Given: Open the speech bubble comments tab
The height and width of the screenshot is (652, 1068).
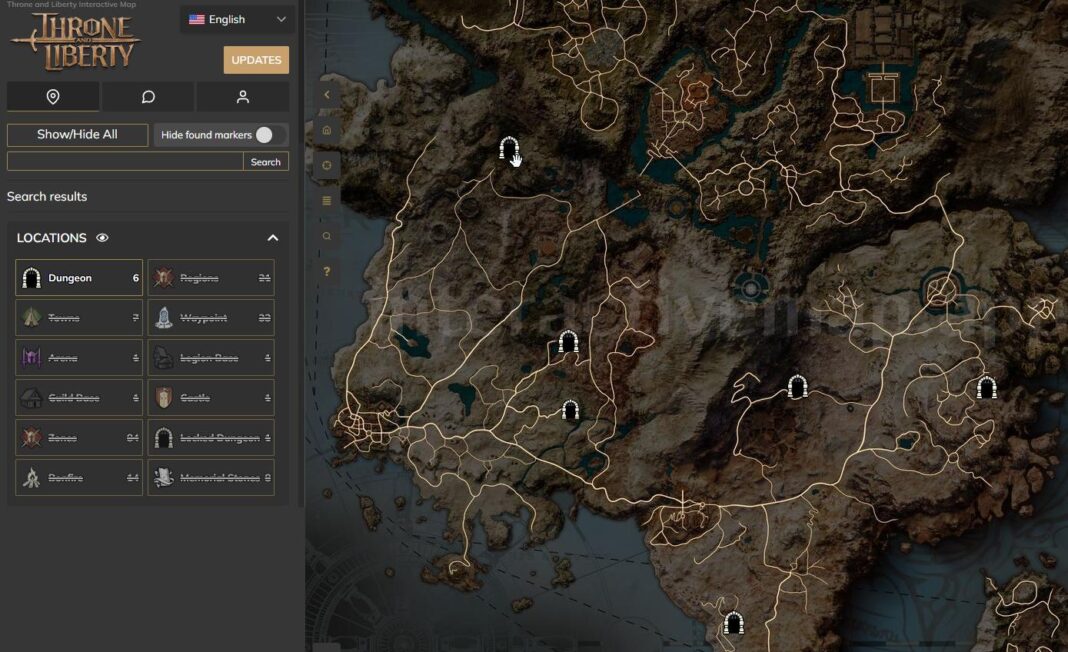Looking at the screenshot, I should click(x=148, y=97).
